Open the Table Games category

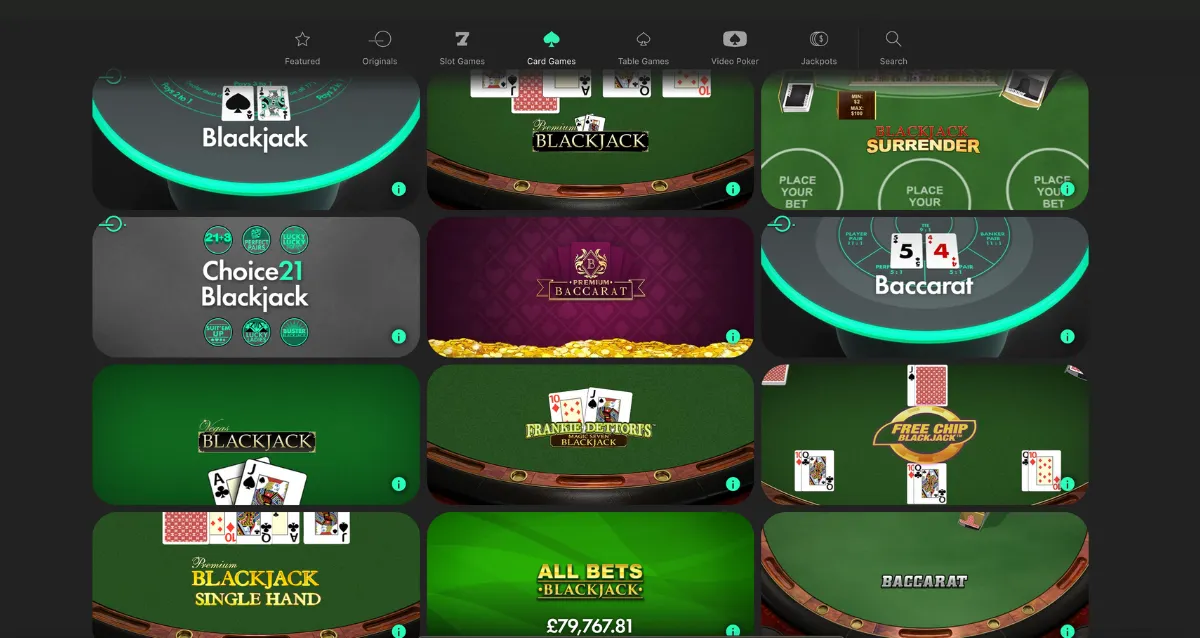point(643,47)
